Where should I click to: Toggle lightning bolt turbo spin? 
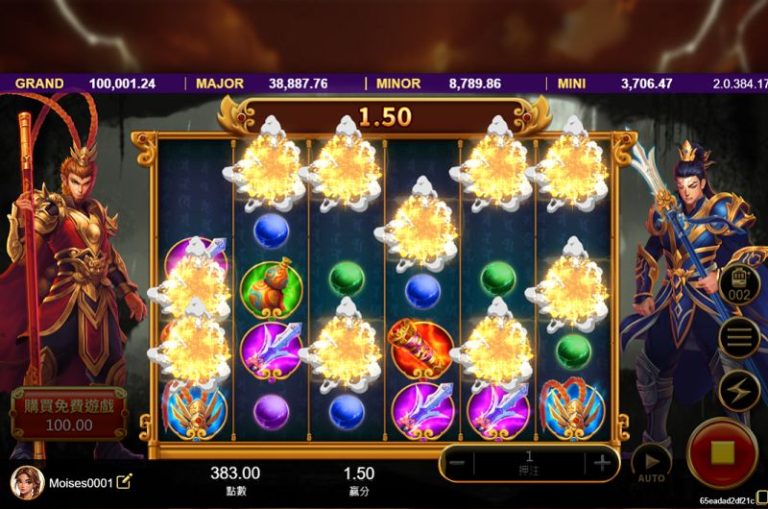click(739, 390)
